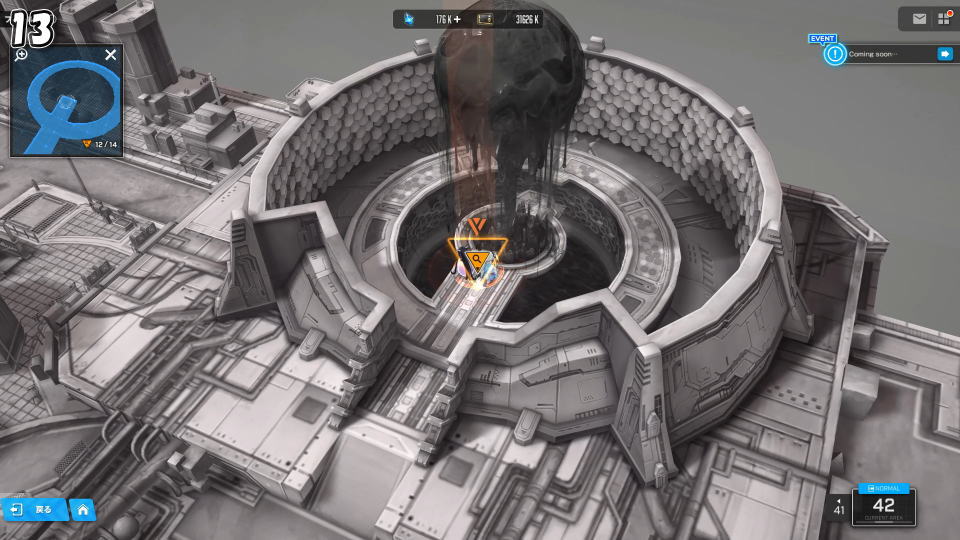Click the EVENT exclamation icon
The width and height of the screenshot is (960, 540).
pos(835,54)
